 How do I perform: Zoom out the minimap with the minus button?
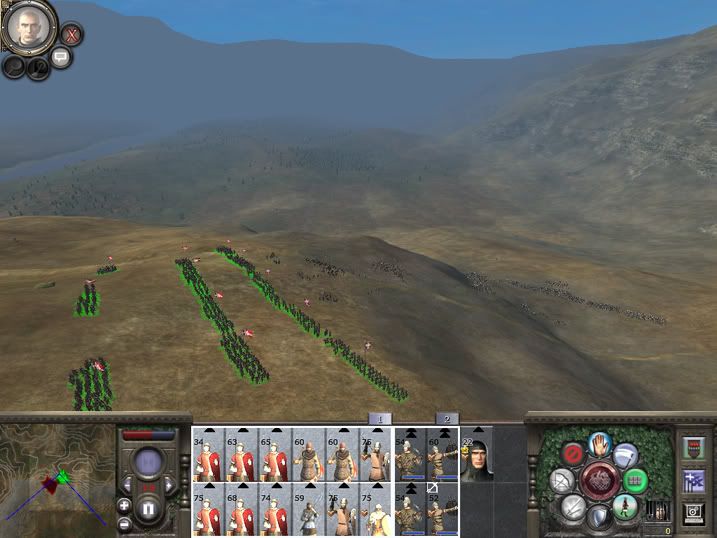click(x=124, y=523)
